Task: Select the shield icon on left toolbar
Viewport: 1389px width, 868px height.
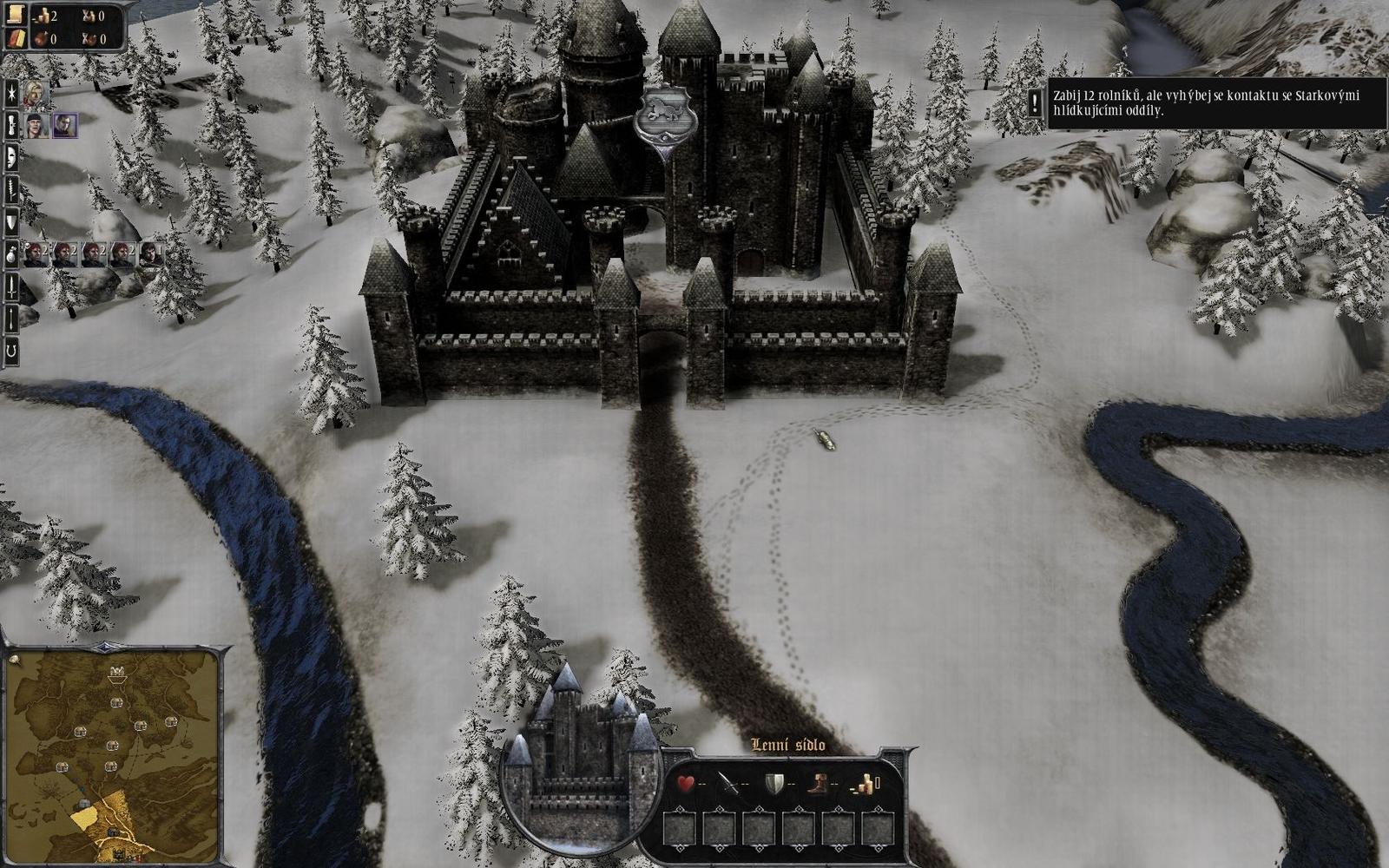Action: pyautogui.click(x=10, y=221)
